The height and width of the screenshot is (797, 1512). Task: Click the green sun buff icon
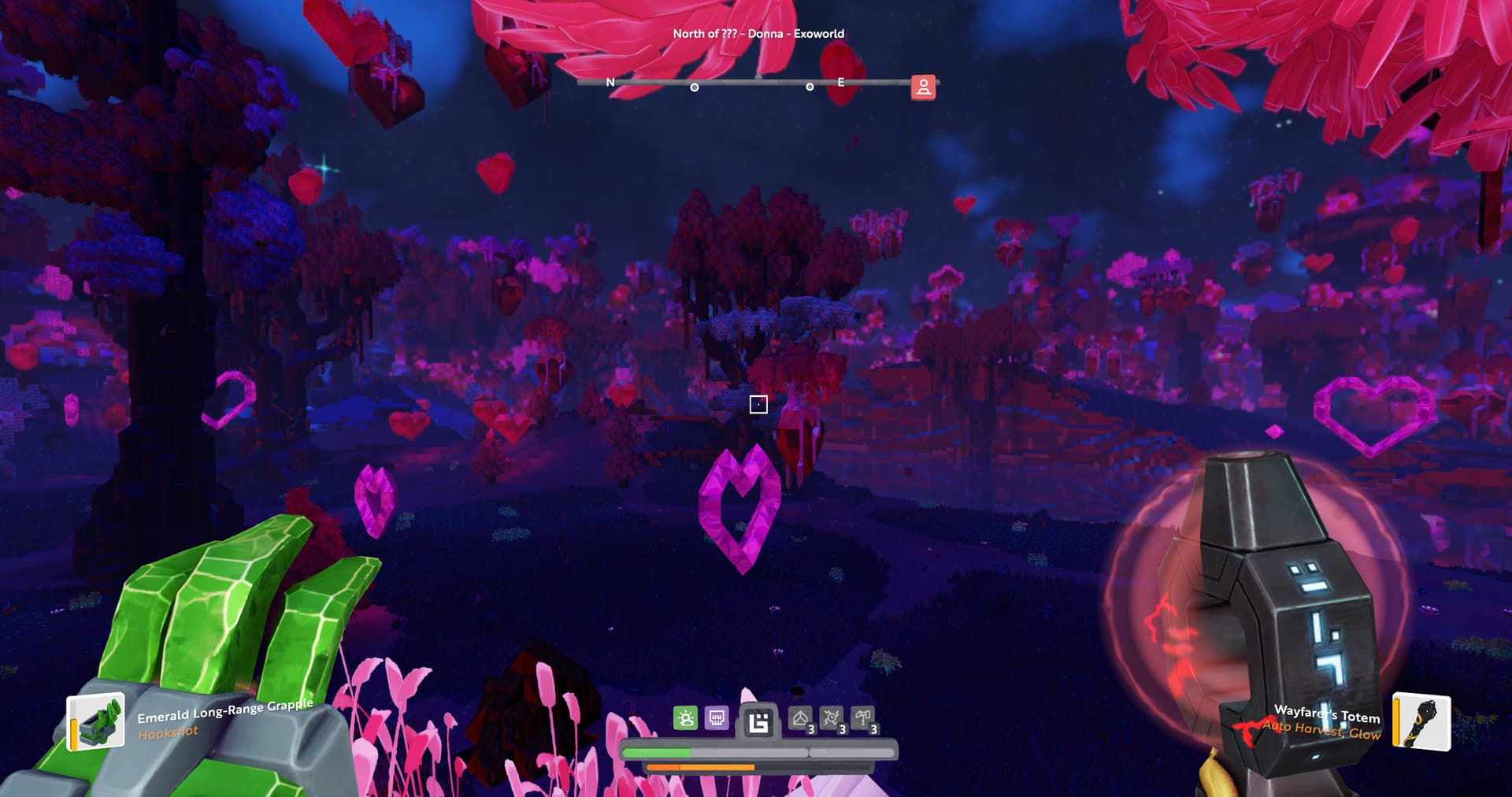pos(685,718)
